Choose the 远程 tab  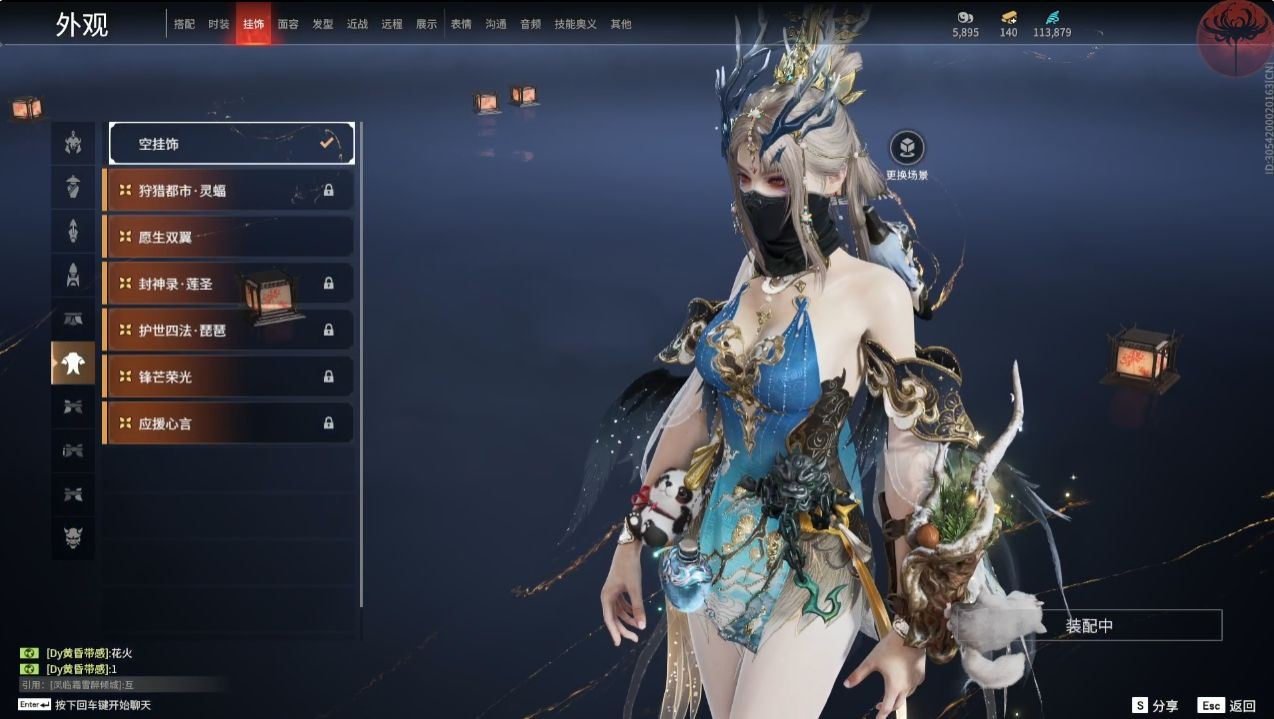tap(392, 24)
